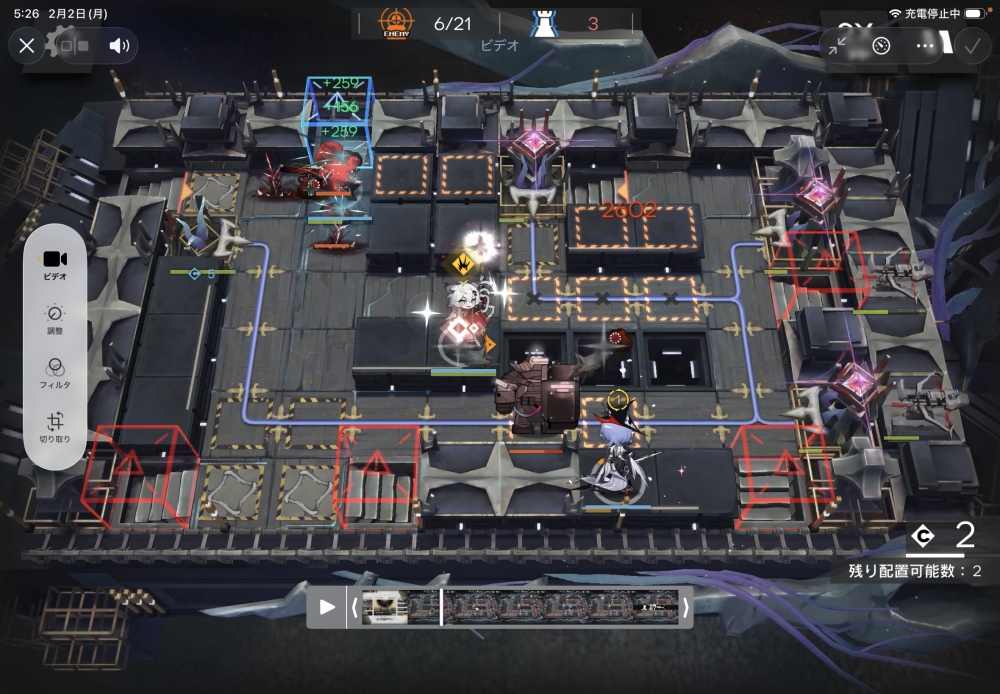
Task: Click the left trim handle of the timeline
Action: coord(354,607)
